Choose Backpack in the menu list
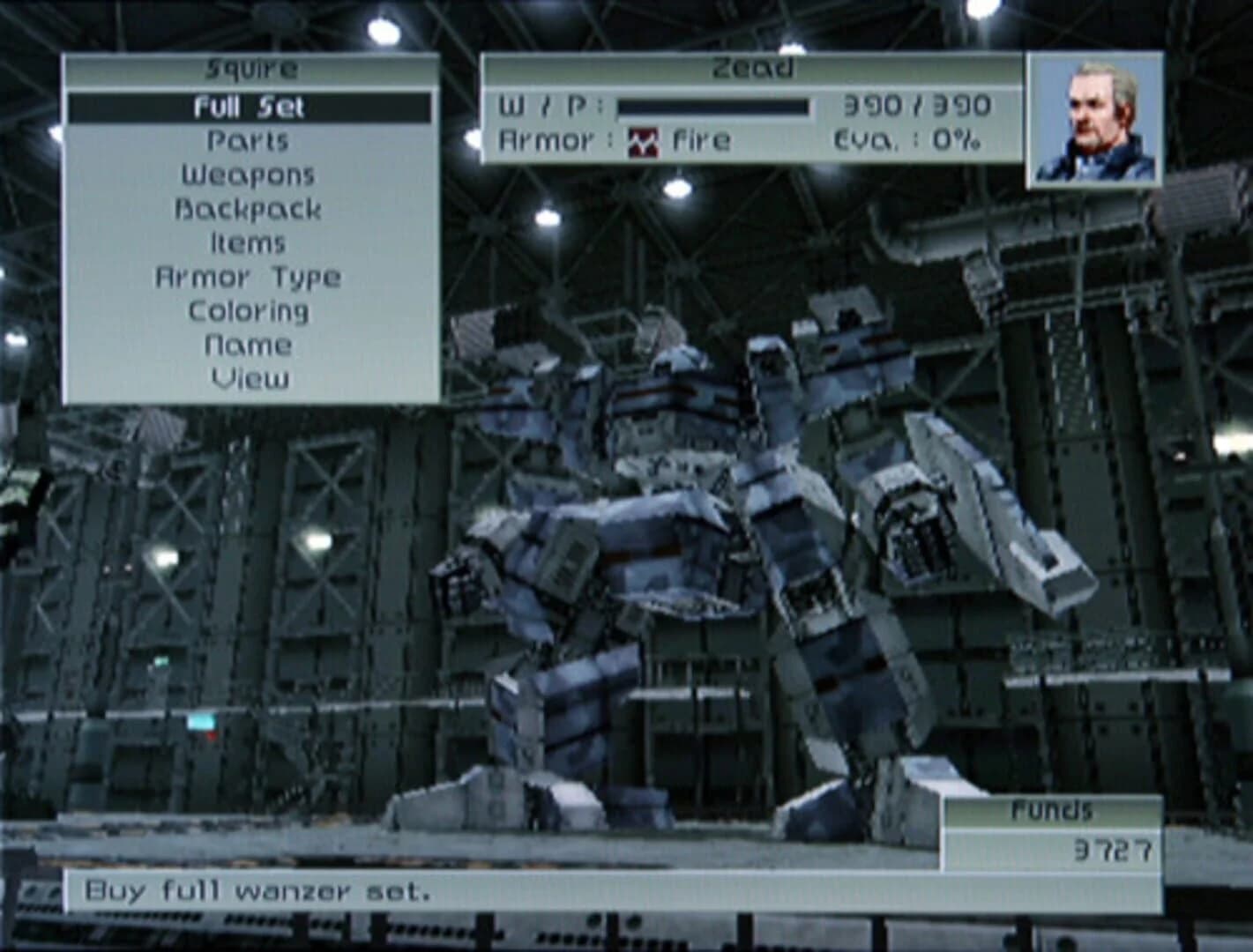The image size is (1253, 952). click(250, 208)
